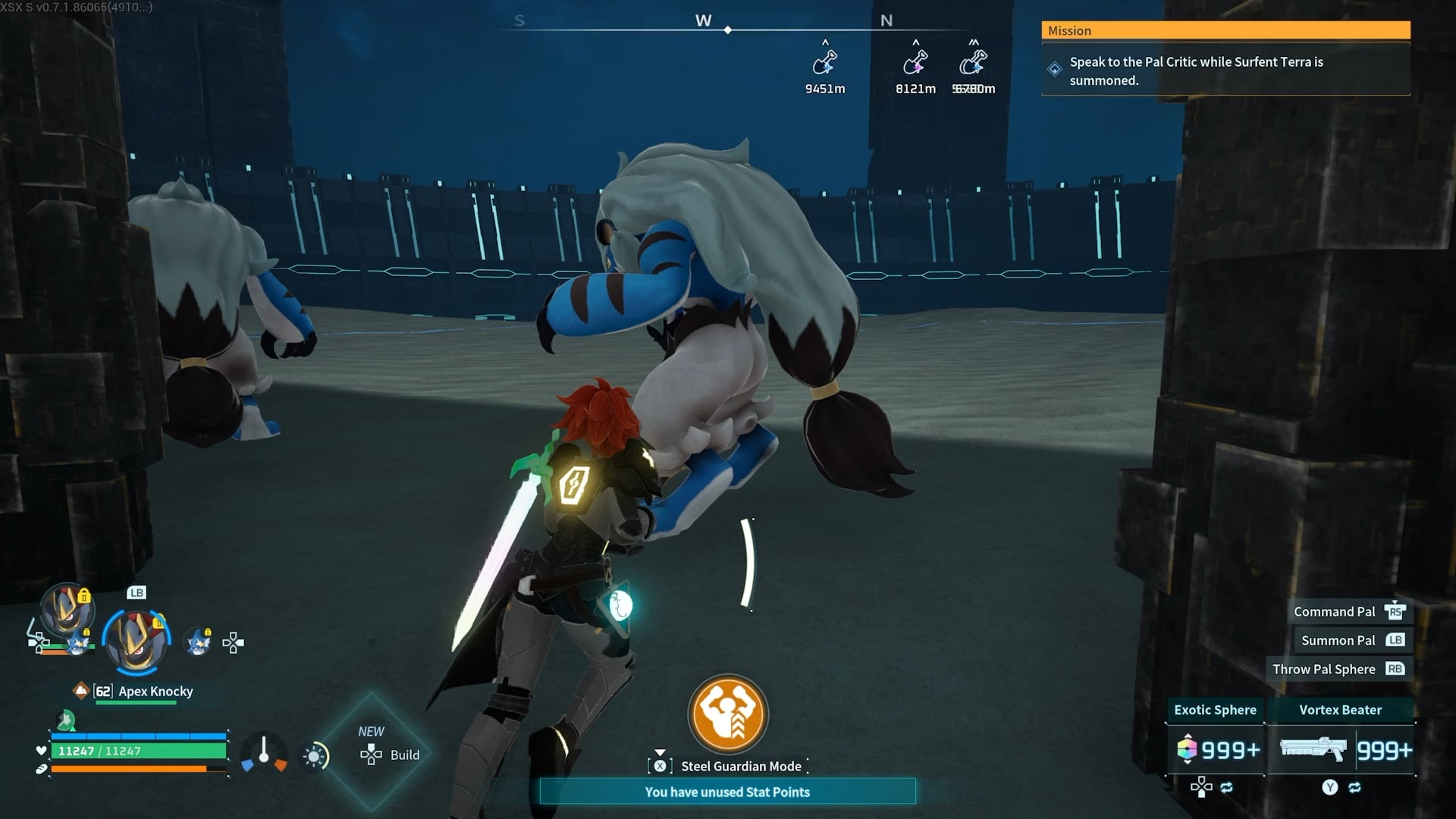Open the unused Stat Points notification
The image size is (1456, 819).
click(x=727, y=792)
